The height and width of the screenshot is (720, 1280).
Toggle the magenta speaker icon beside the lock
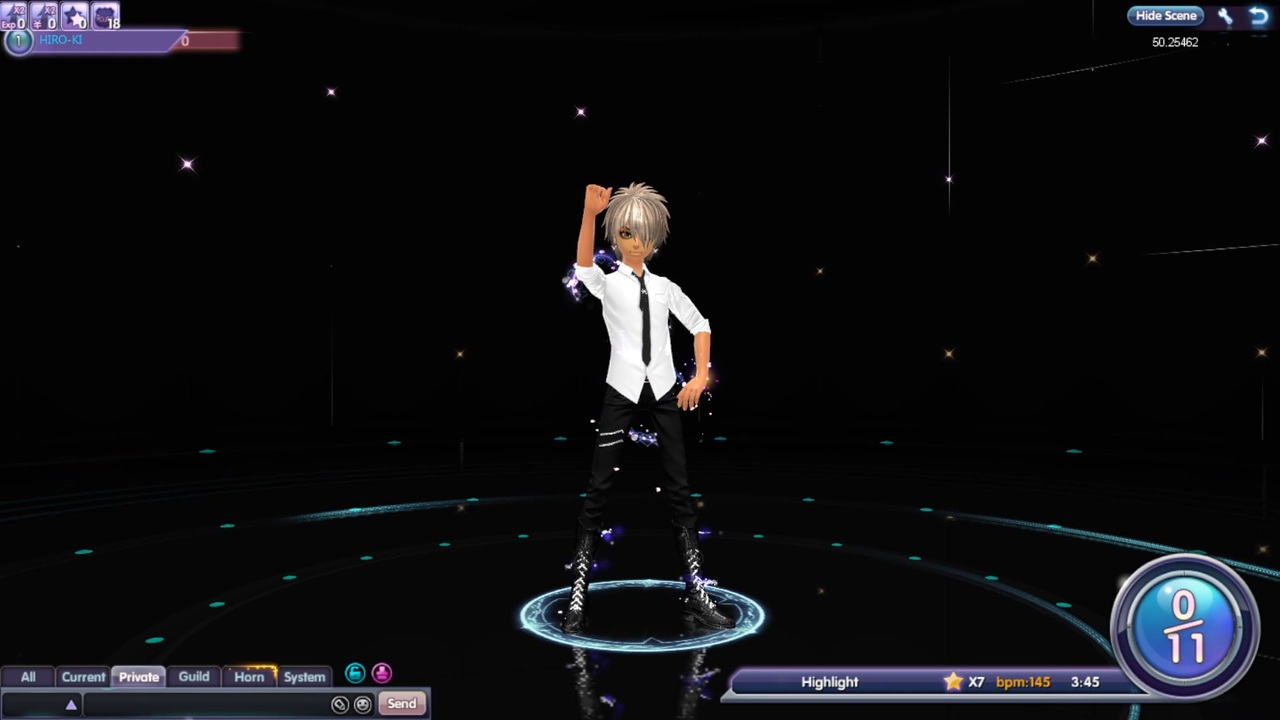click(381, 673)
